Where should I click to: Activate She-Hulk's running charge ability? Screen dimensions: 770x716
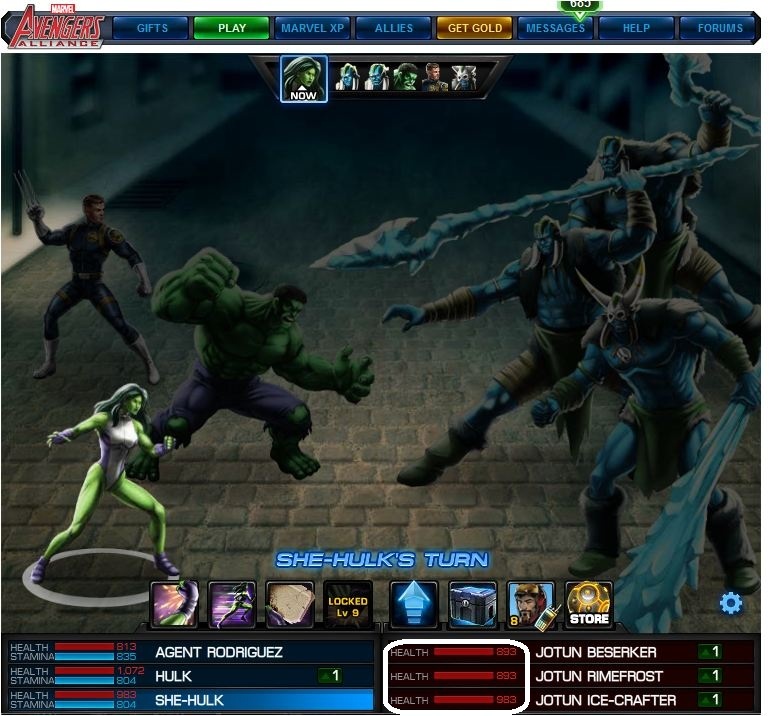pos(233,605)
